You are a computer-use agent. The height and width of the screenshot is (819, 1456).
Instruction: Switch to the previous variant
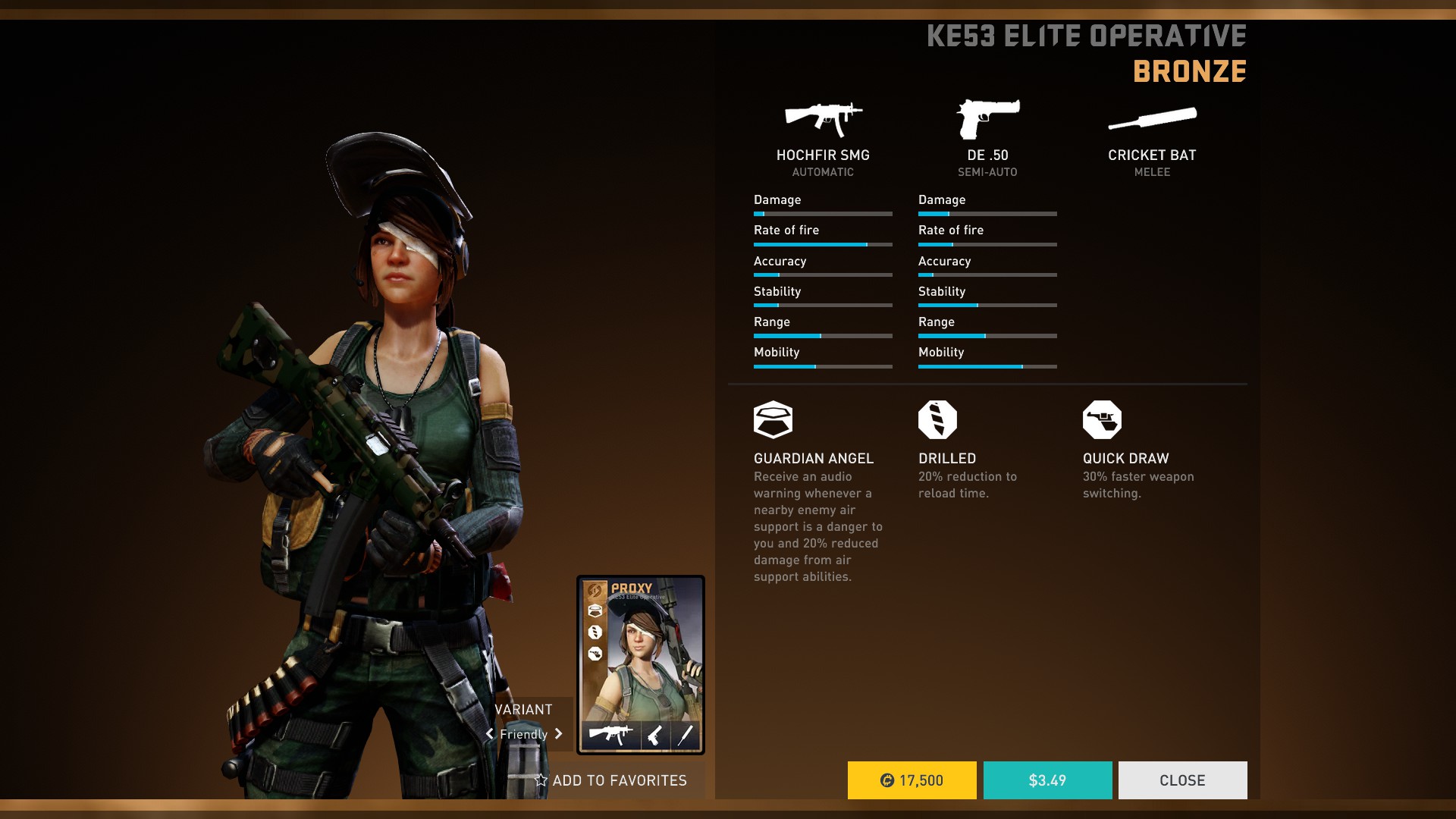click(x=490, y=734)
